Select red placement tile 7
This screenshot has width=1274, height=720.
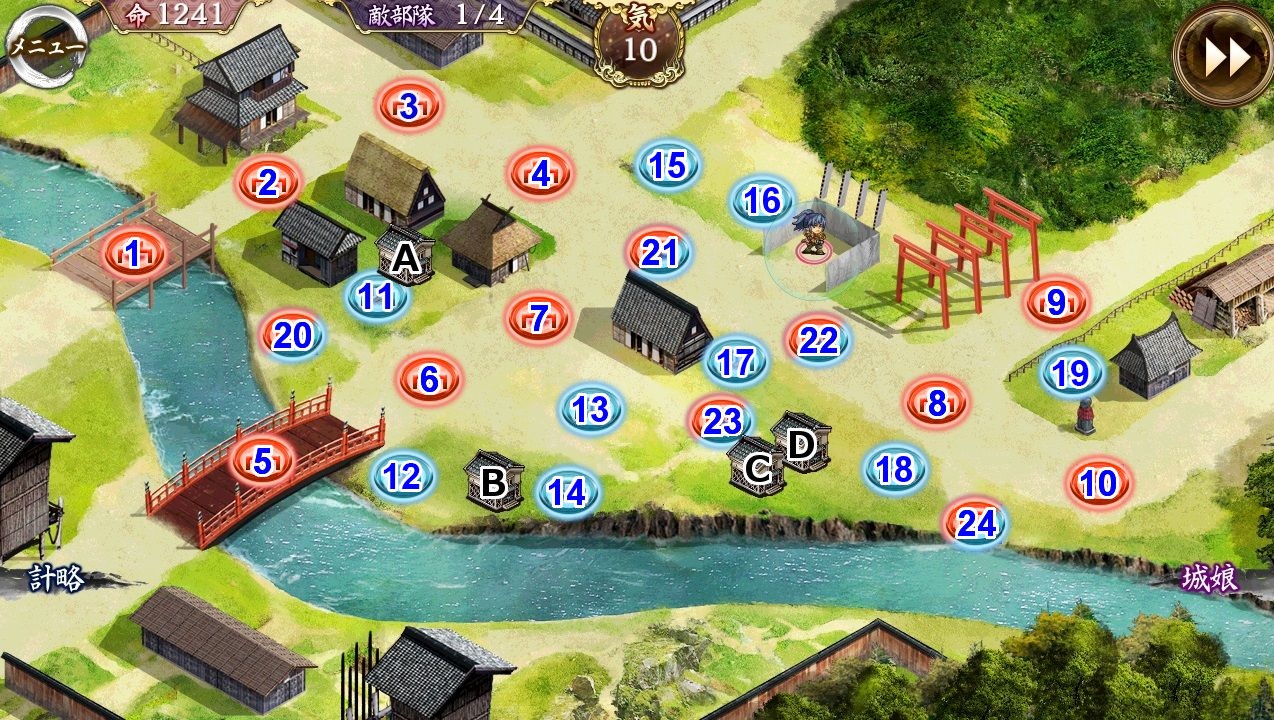tap(539, 319)
